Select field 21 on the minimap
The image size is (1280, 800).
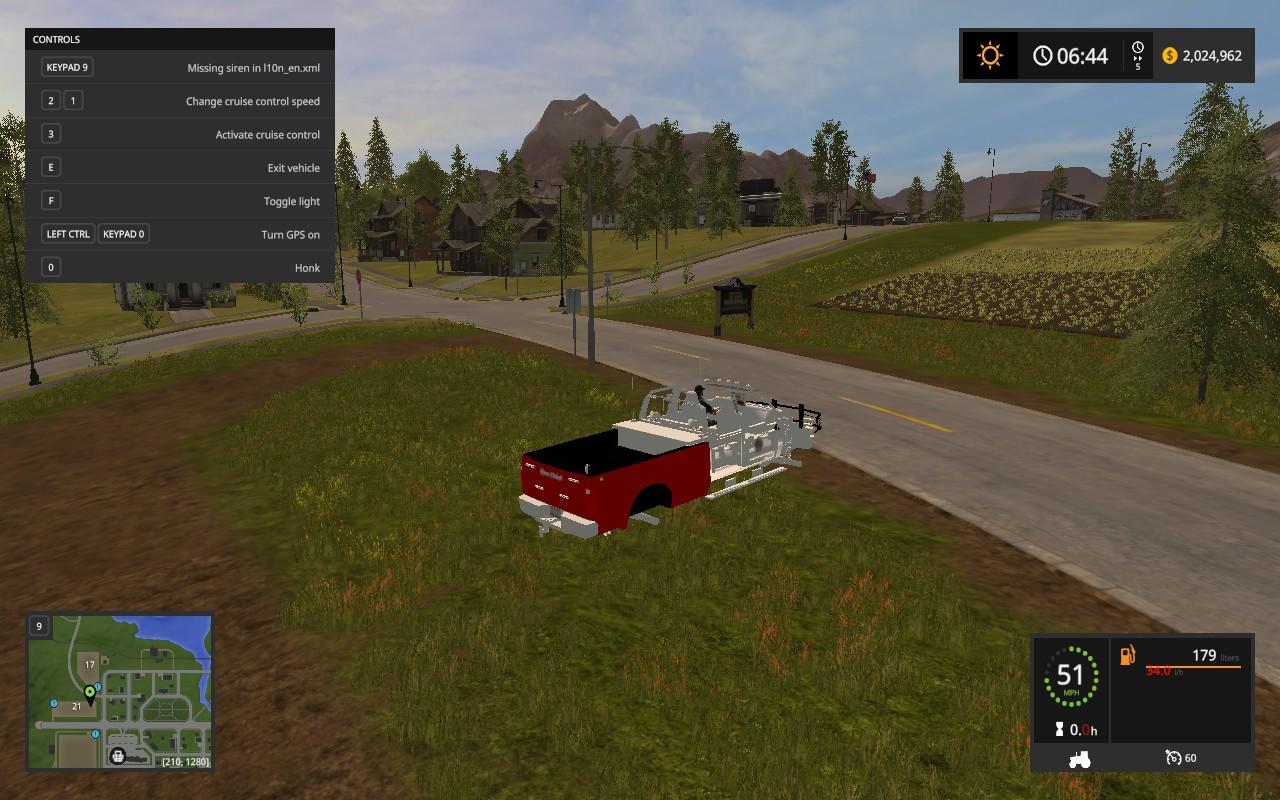[x=76, y=706]
